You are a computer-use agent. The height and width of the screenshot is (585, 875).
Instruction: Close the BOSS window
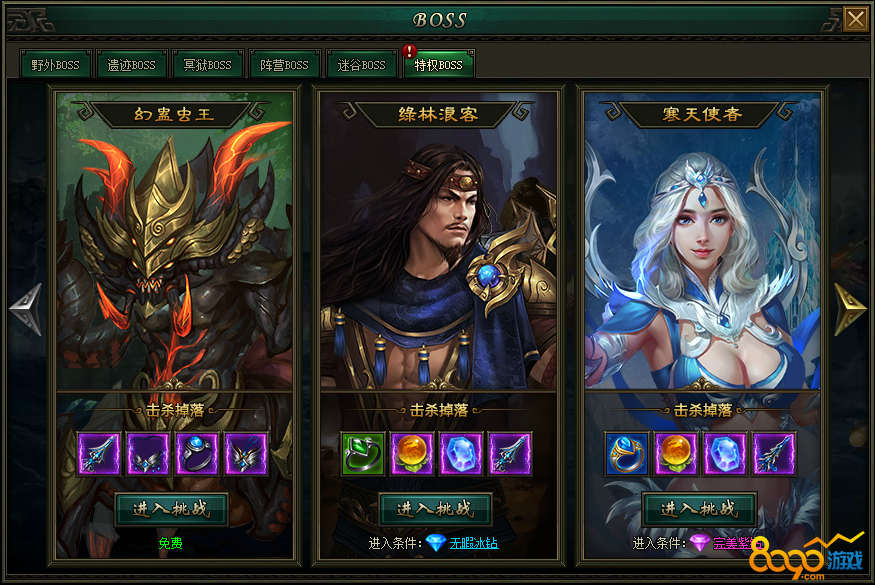855,19
